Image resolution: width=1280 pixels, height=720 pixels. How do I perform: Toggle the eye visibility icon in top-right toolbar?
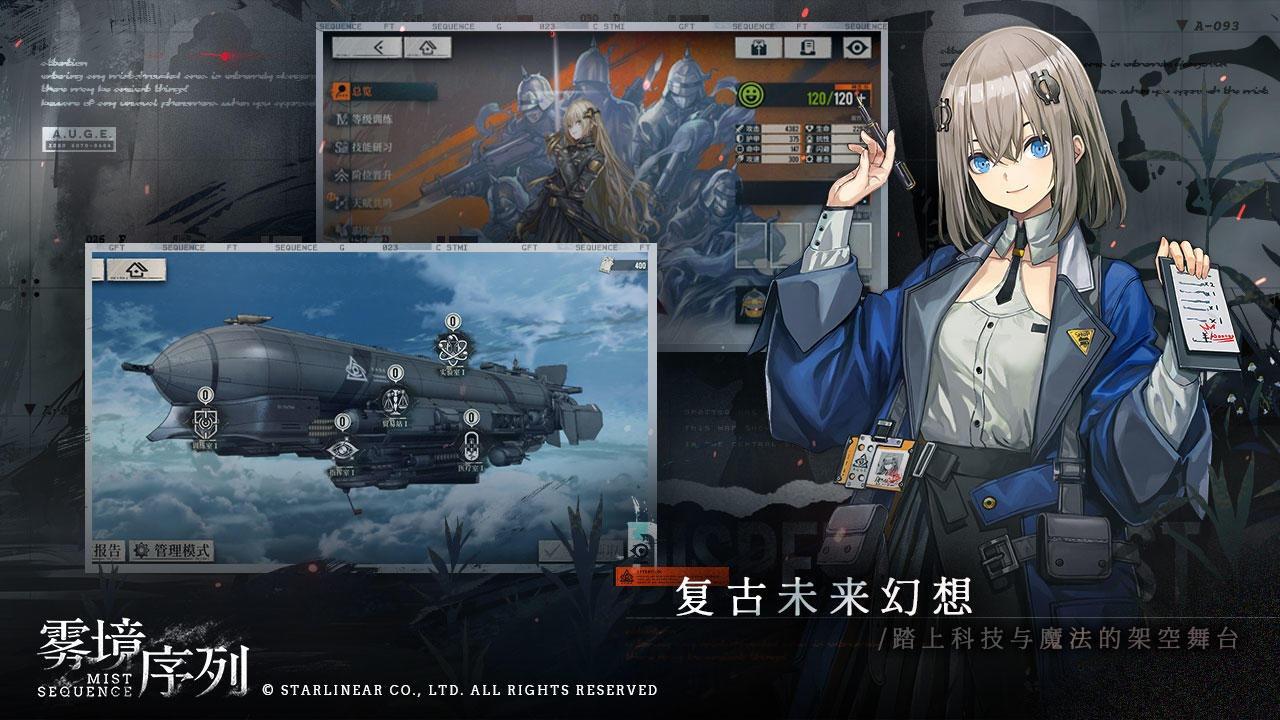(855, 46)
